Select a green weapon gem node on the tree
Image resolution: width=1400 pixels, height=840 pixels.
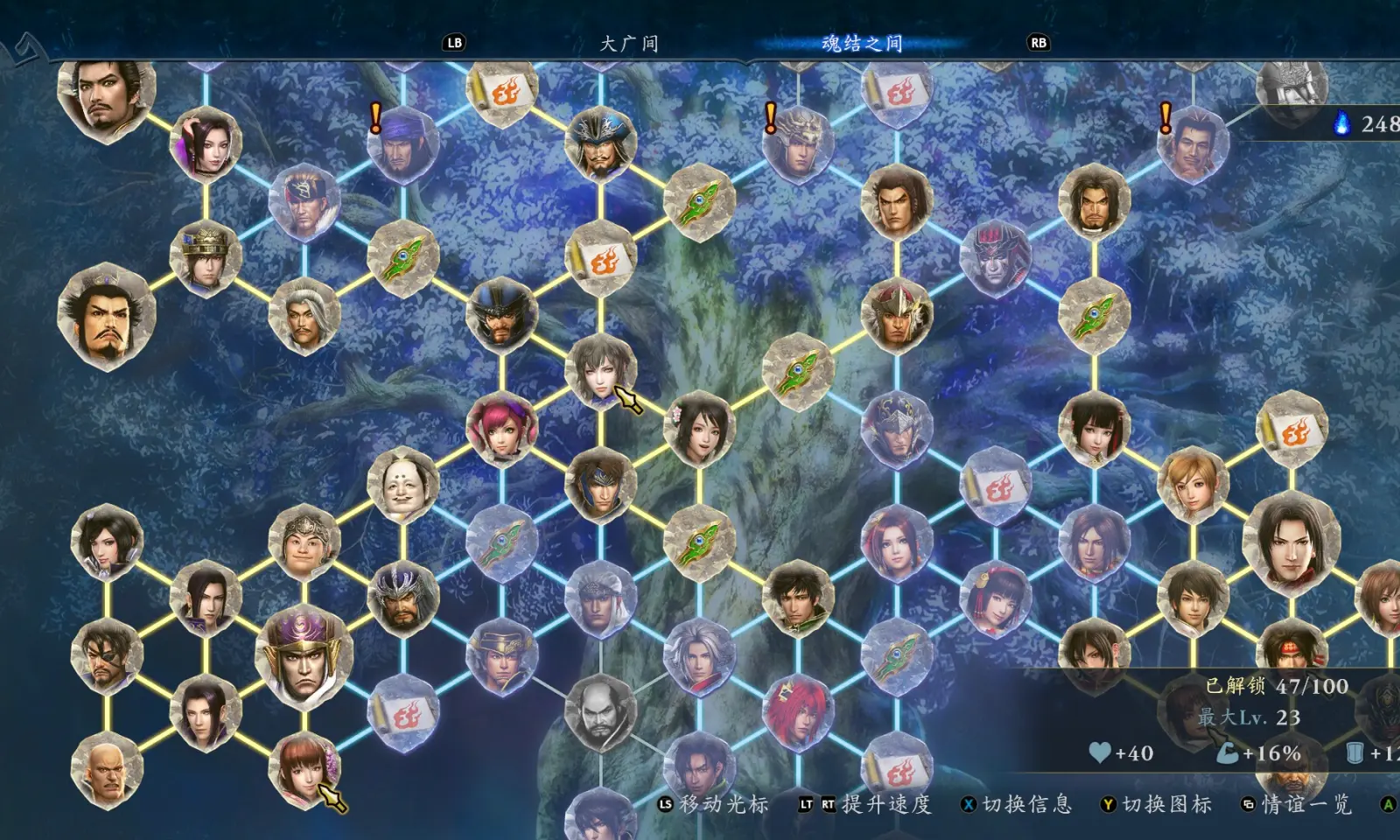pyautogui.click(x=402, y=258)
